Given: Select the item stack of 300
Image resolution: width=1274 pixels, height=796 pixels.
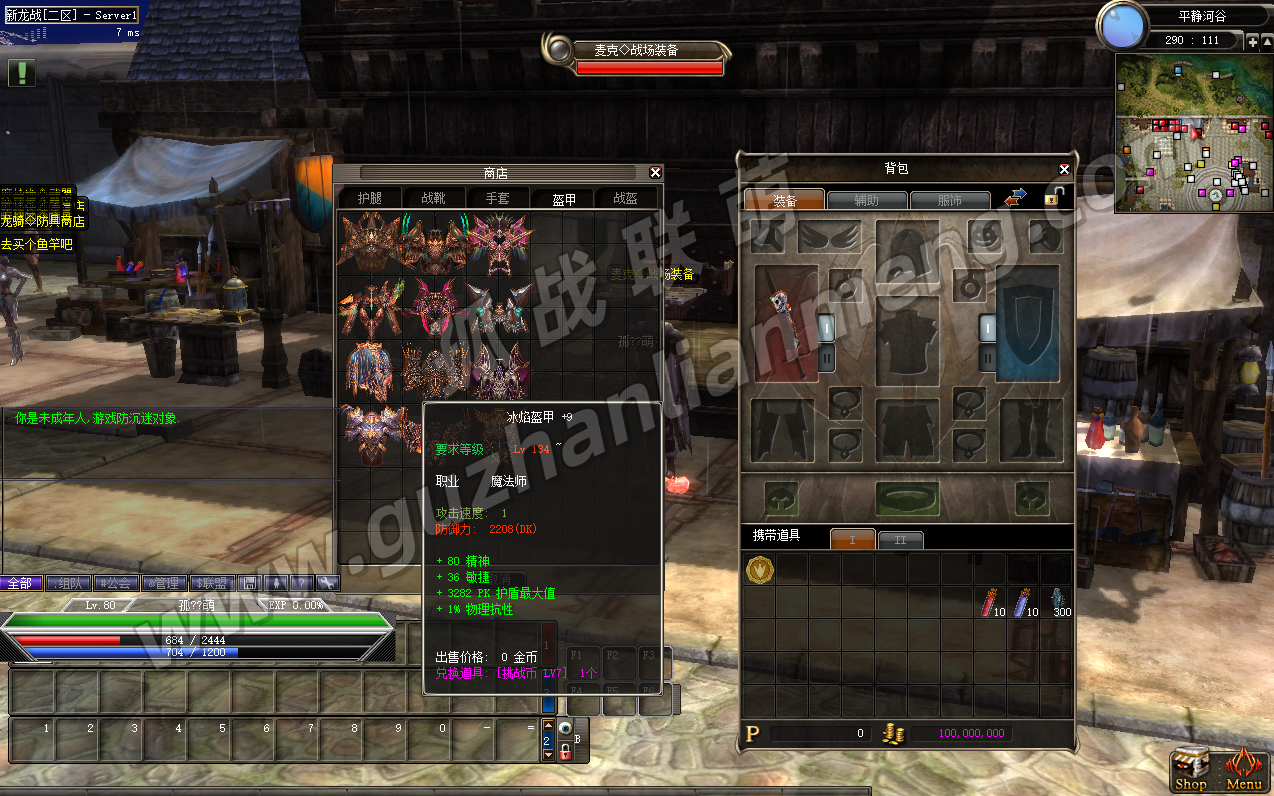Looking at the screenshot, I should click(x=1058, y=602).
